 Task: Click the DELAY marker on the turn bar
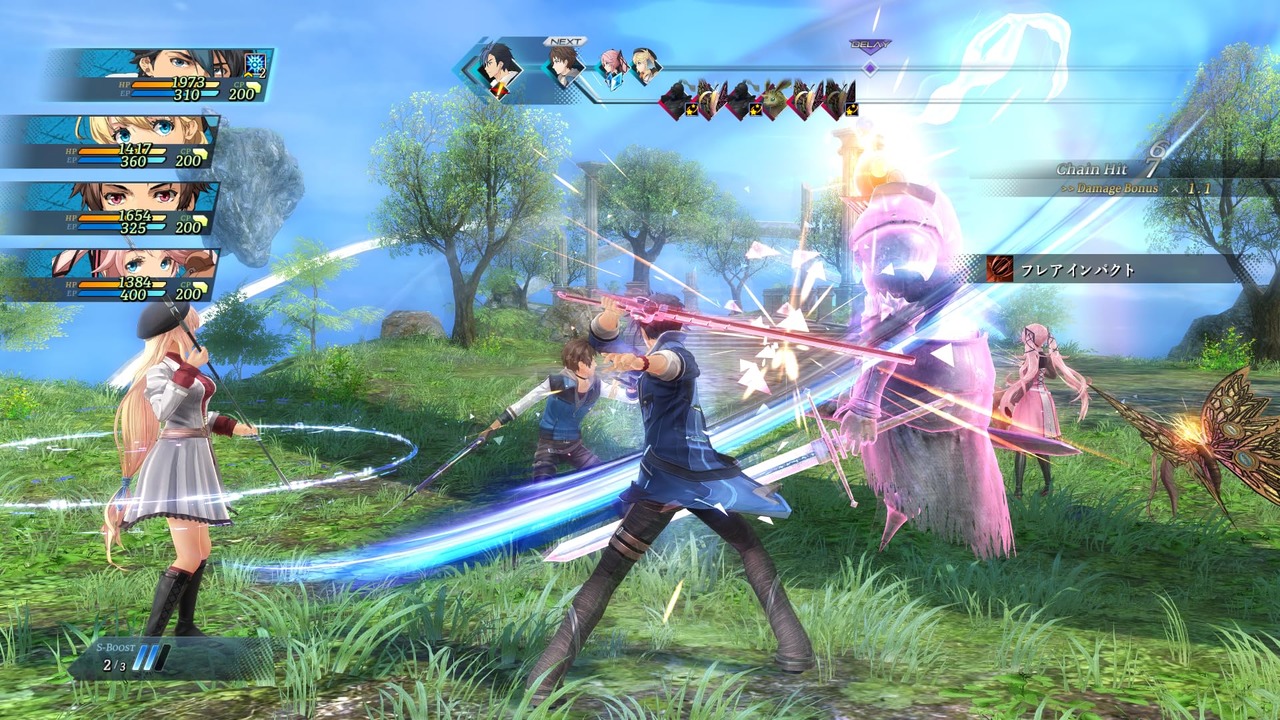[870, 66]
